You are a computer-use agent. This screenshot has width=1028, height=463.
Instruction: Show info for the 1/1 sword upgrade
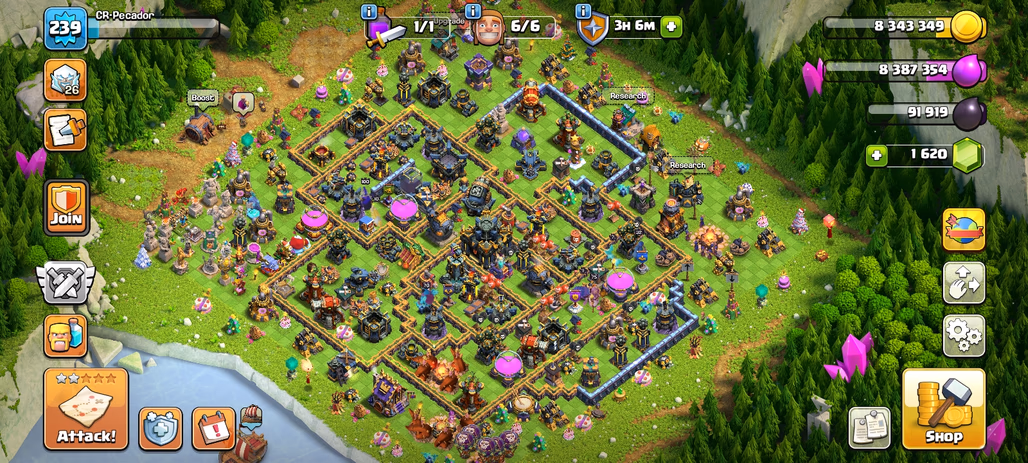click(x=372, y=11)
